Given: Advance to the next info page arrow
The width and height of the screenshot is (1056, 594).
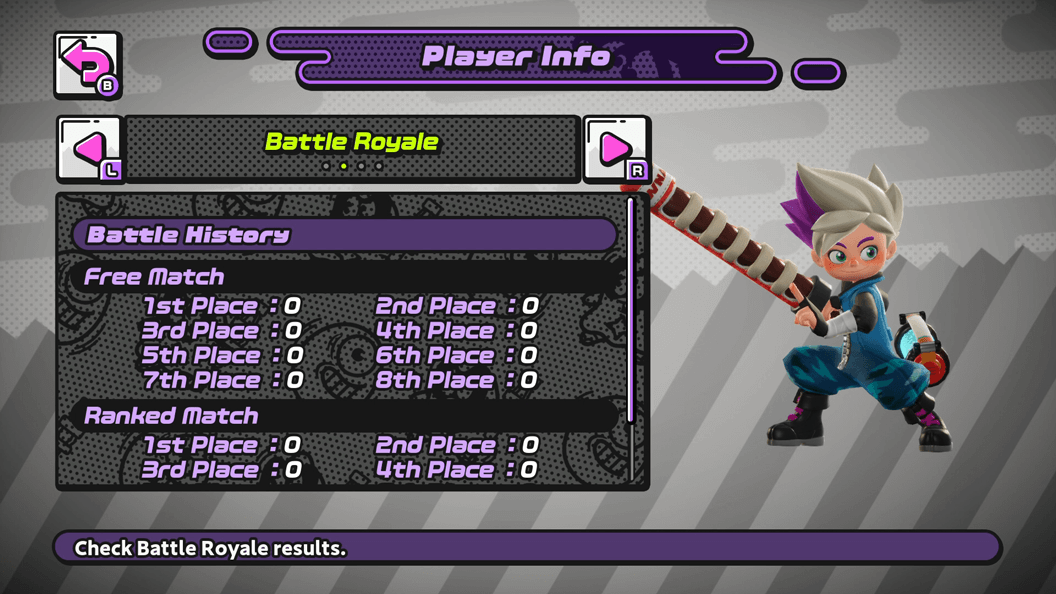Looking at the screenshot, I should point(616,149).
